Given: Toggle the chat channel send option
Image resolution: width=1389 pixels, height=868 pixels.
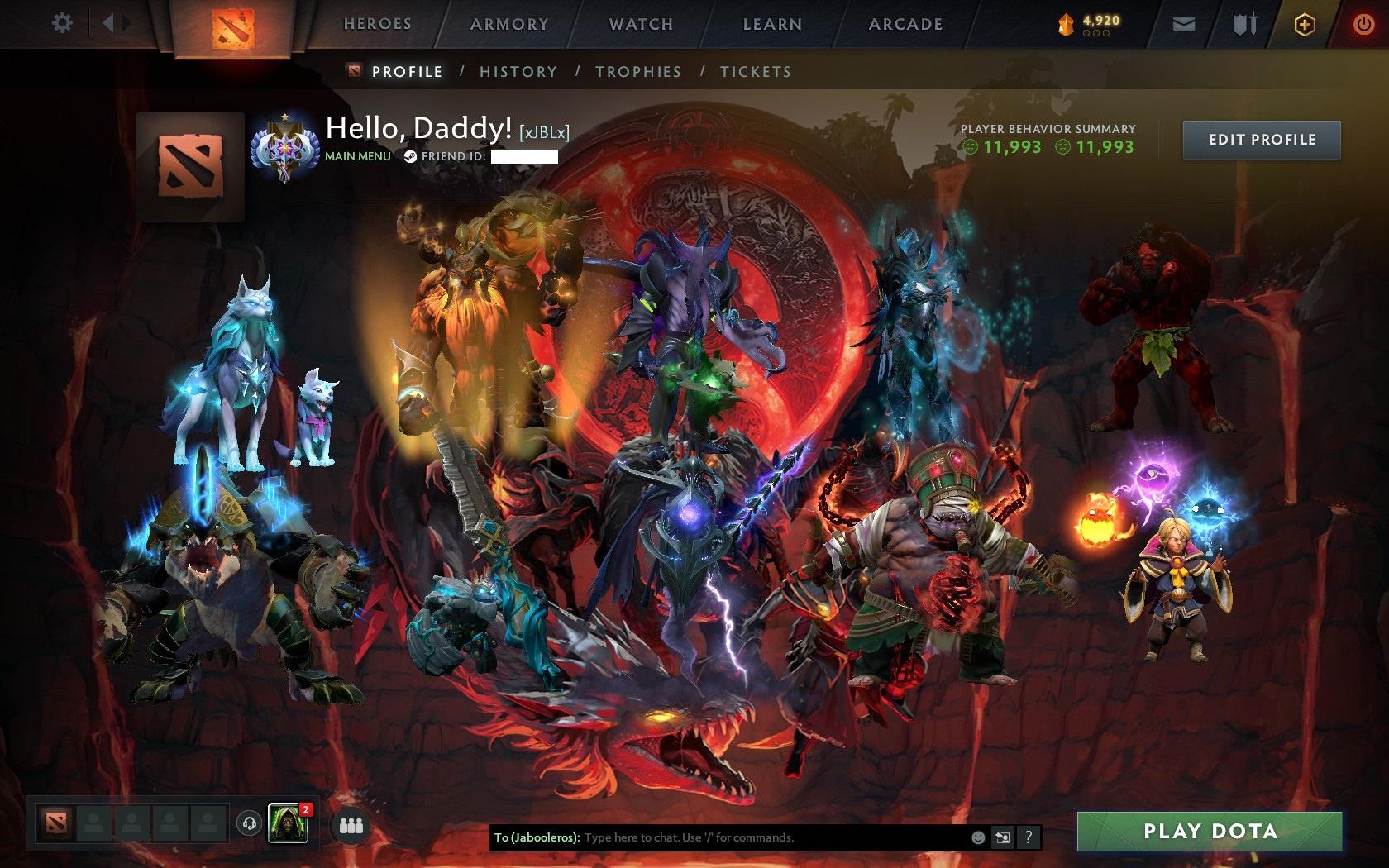Looking at the screenshot, I should pos(1003,837).
